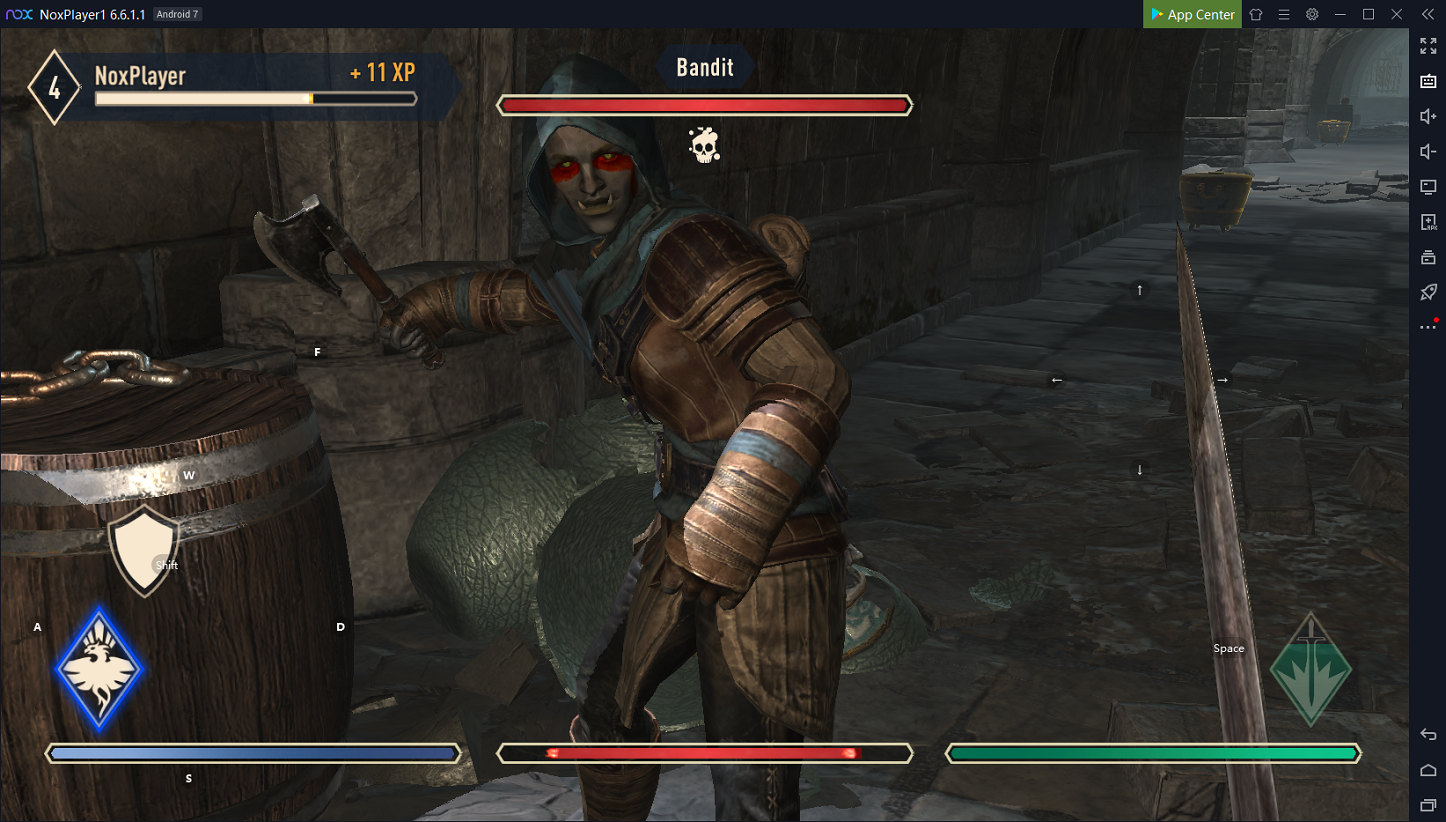Raise the shield block button

point(143,550)
